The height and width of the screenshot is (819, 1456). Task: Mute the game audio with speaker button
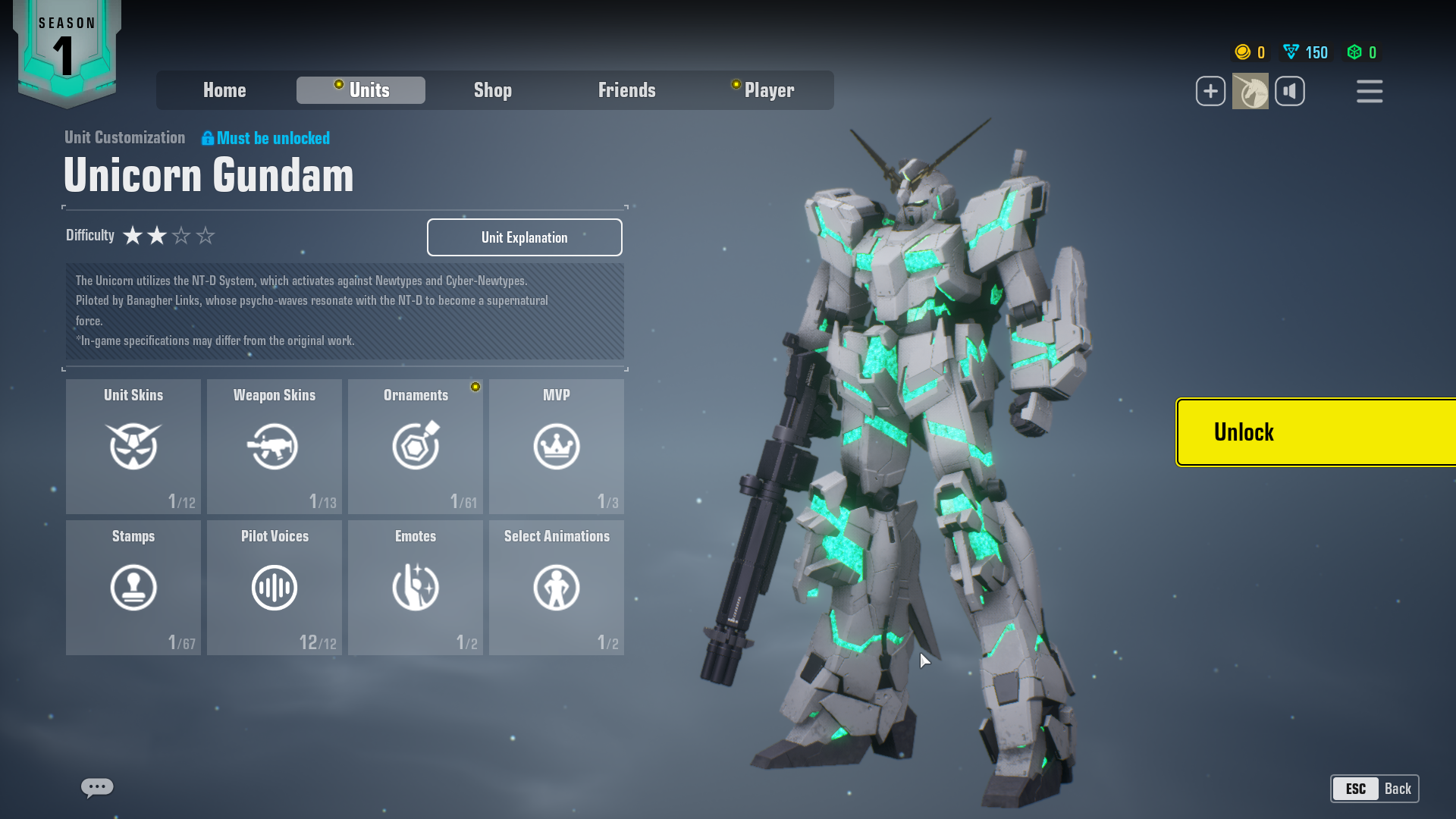pyautogui.click(x=1290, y=90)
